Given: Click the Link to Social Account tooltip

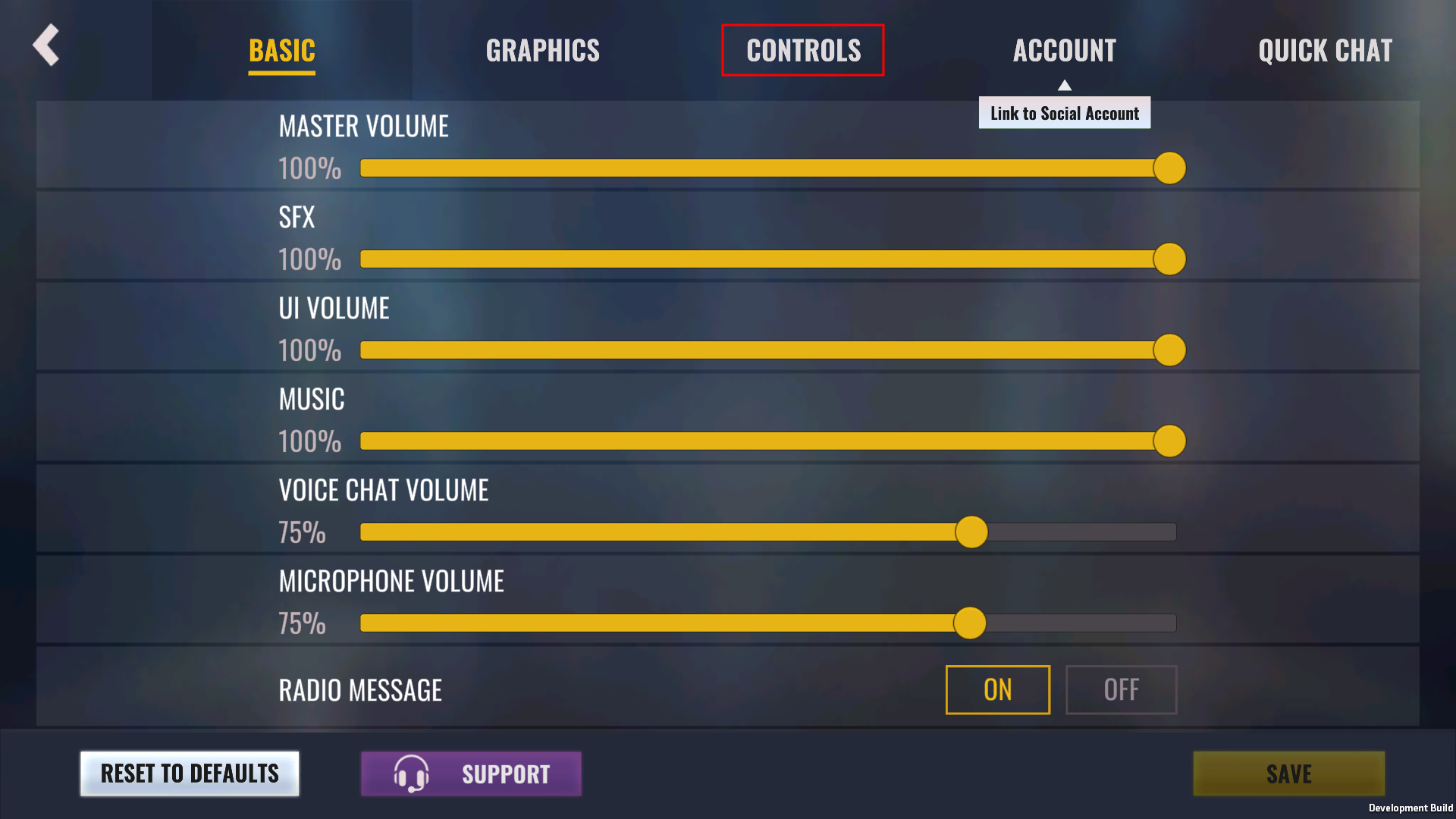Looking at the screenshot, I should point(1065,112).
